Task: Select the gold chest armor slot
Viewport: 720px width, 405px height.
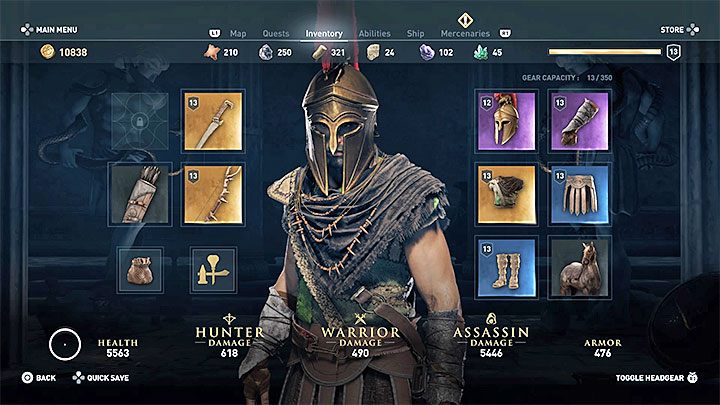Action: click(x=506, y=193)
